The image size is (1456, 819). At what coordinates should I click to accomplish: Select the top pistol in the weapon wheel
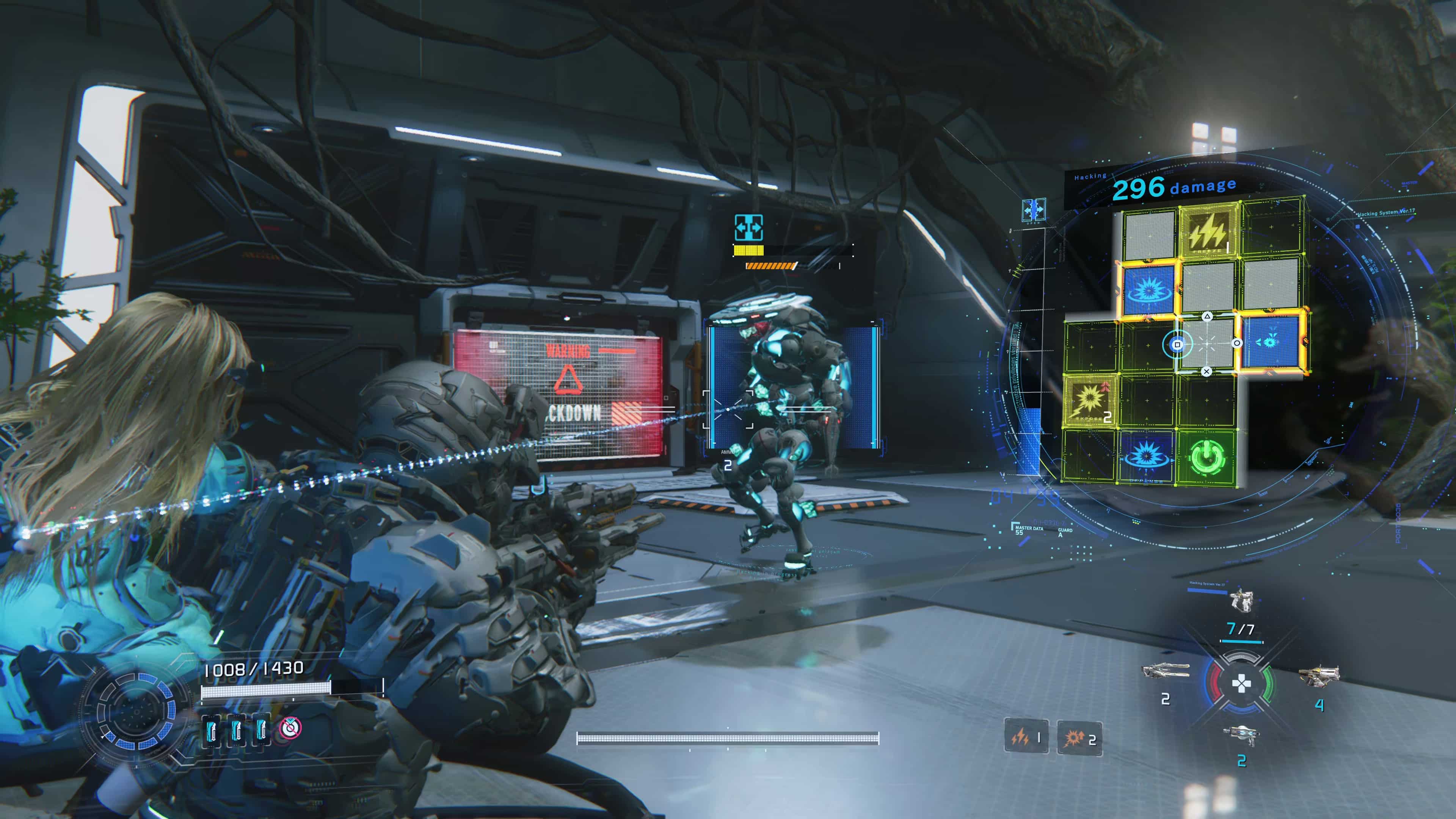point(1241,600)
